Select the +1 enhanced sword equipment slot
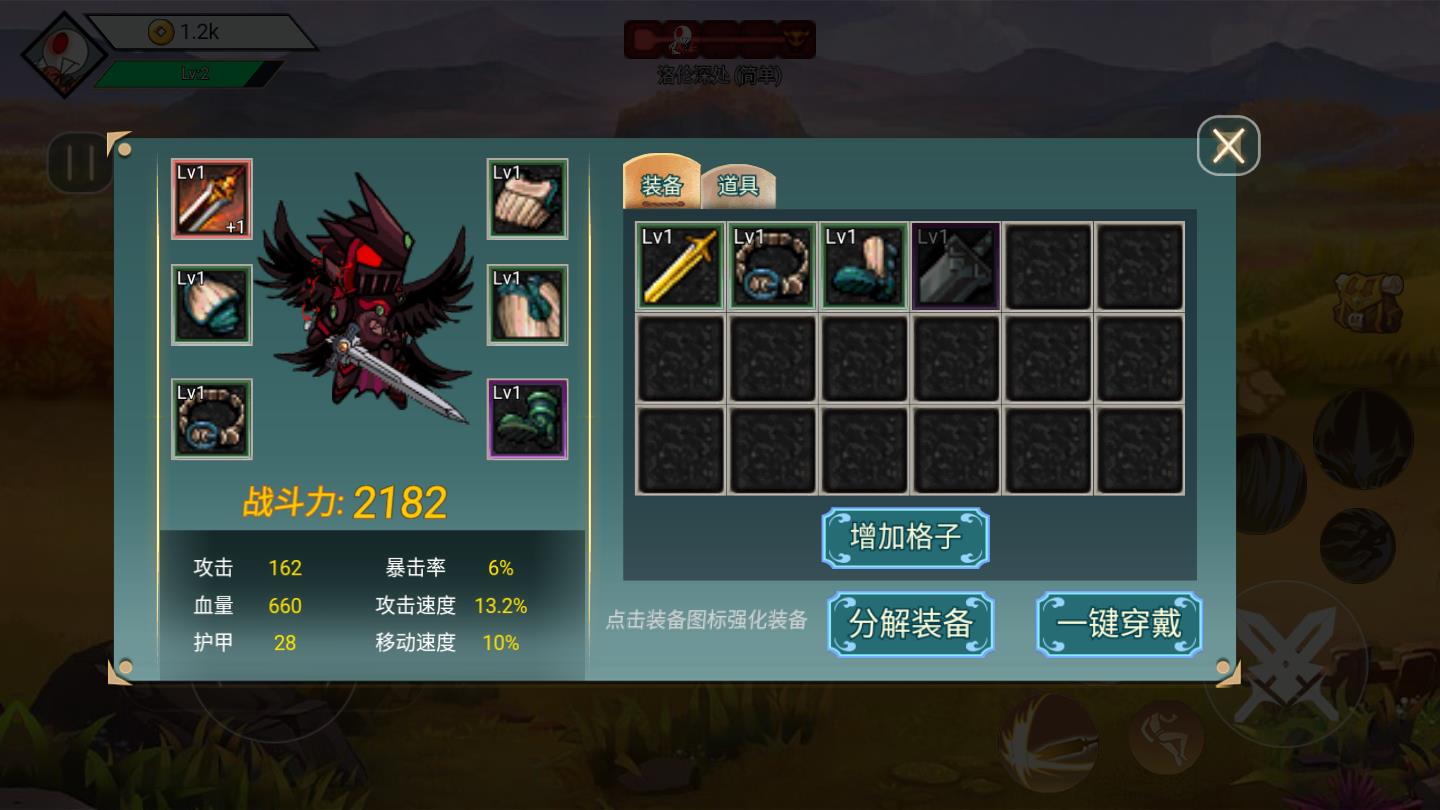 212,199
